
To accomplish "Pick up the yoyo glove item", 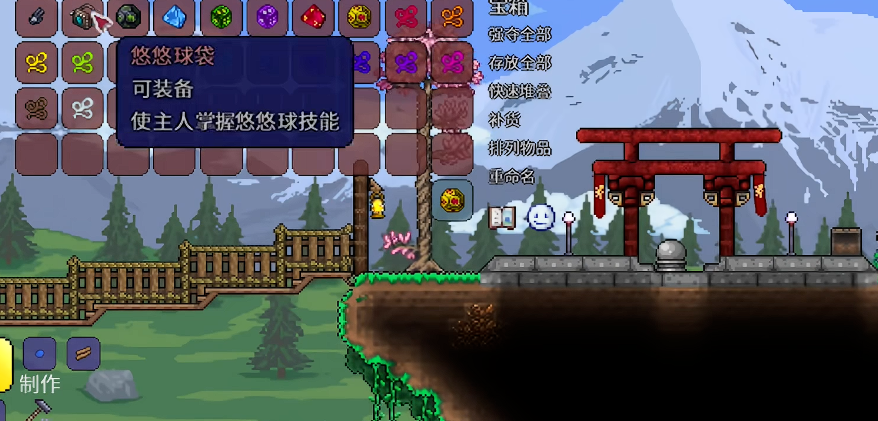I will 37,16.
